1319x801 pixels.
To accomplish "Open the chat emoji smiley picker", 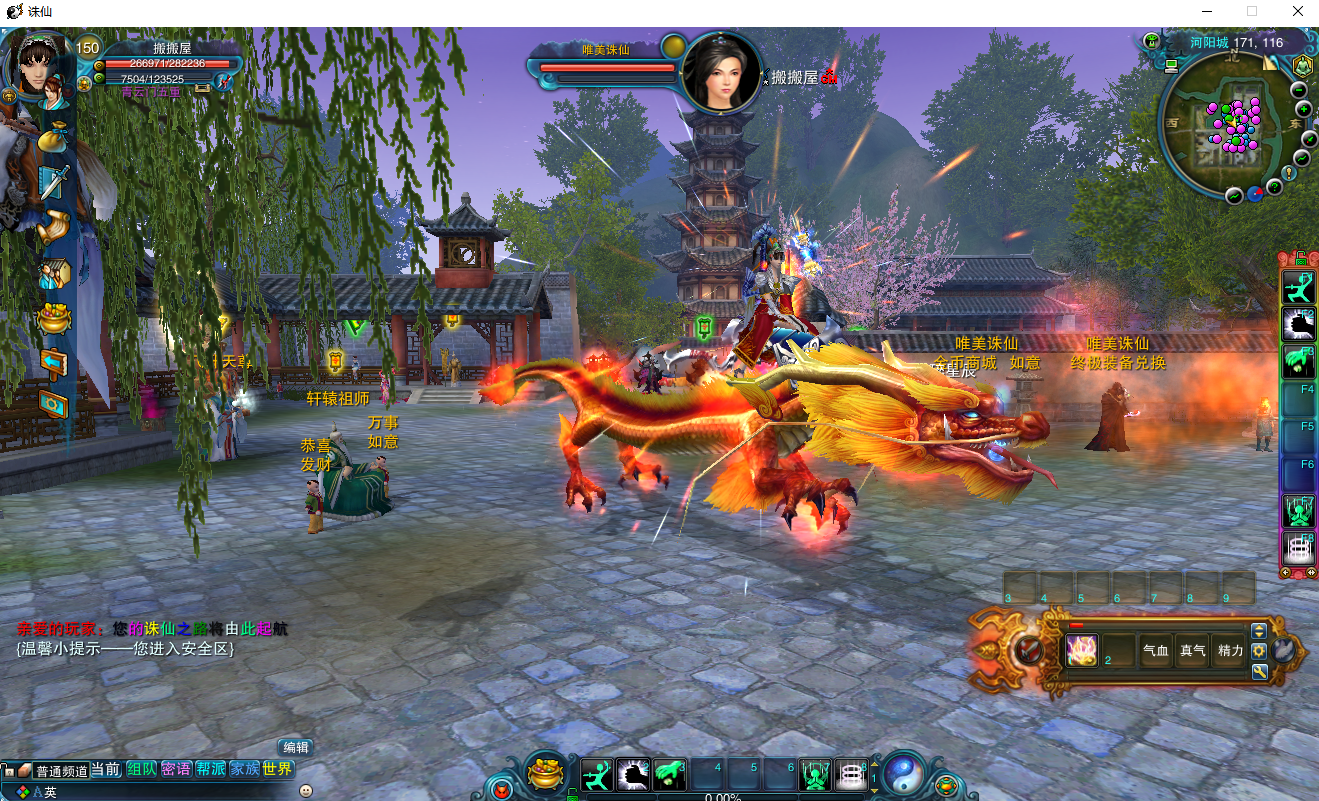I will point(306,791).
